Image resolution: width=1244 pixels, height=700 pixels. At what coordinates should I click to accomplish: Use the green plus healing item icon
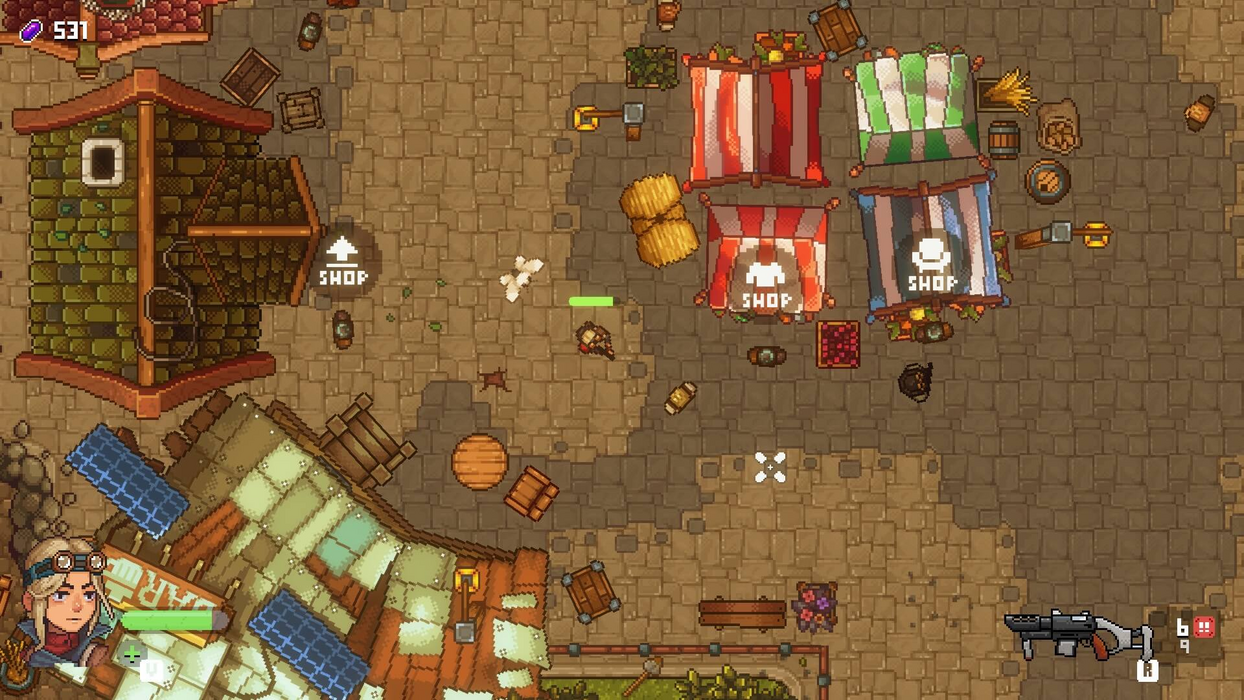coord(132,656)
